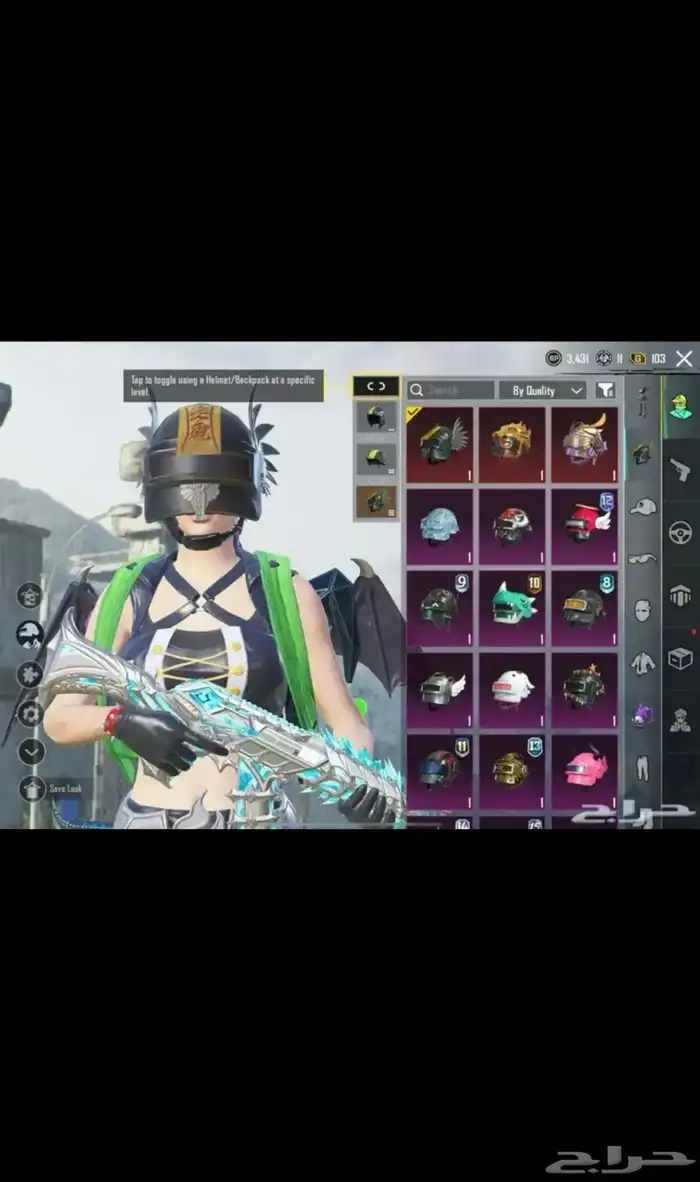The image size is (700, 1182).
Task: Choose the white ghost helmet
Action: (x=511, y=687)
